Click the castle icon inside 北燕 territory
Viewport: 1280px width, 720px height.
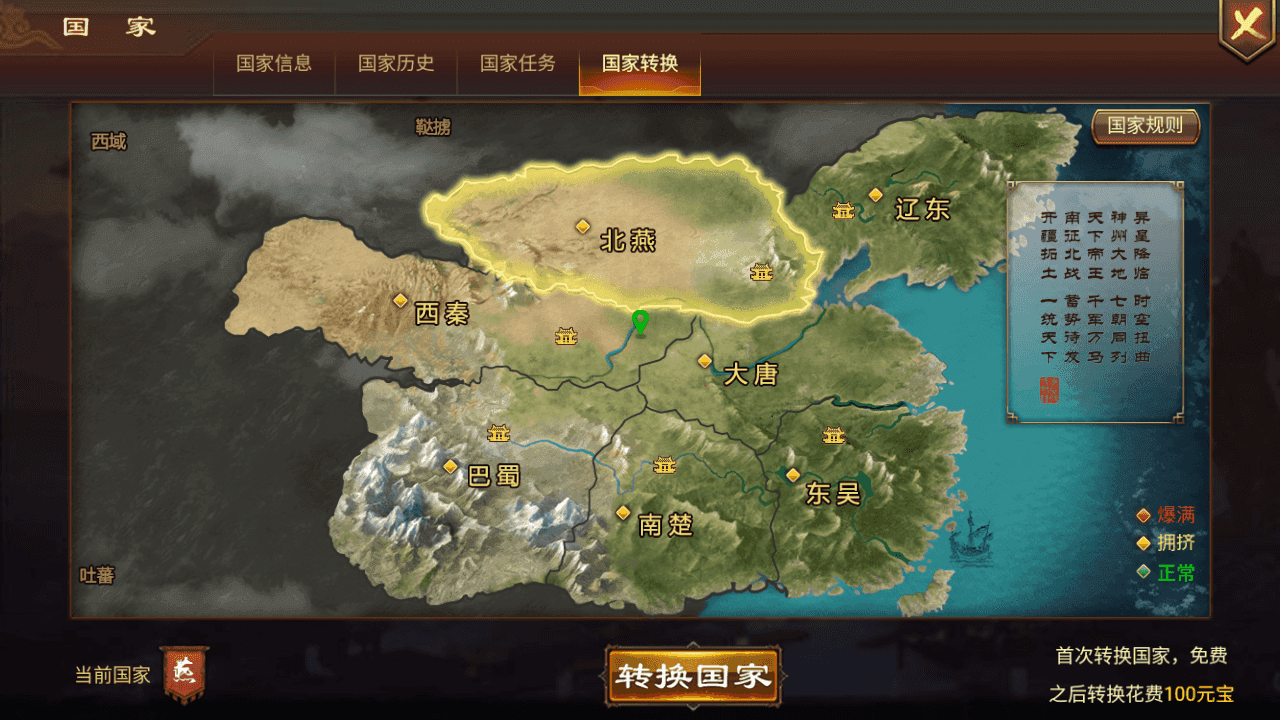tap(761, 271)
